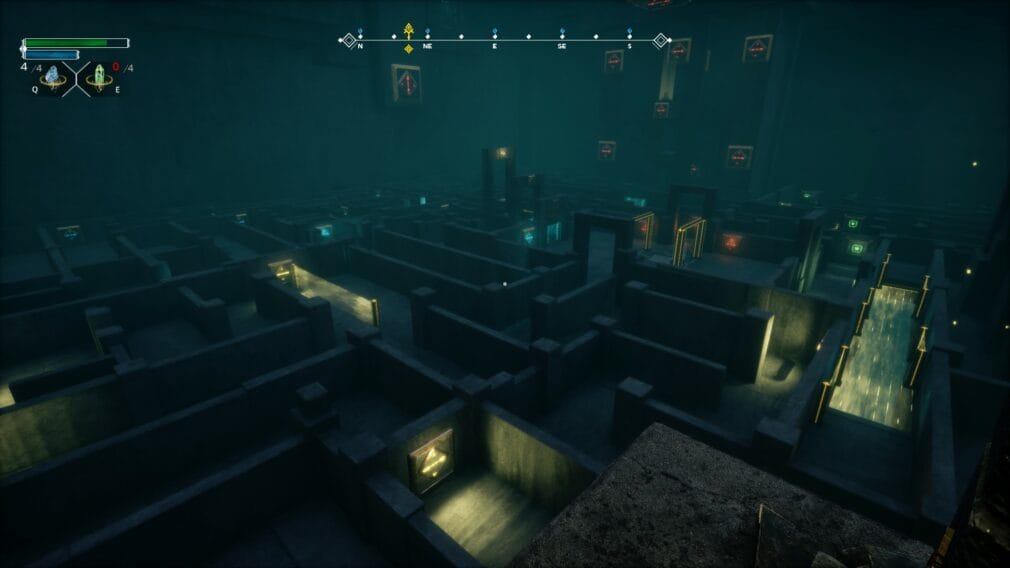Select the green crystal item icon
The image size is (1010, 568).
[100, 76]
